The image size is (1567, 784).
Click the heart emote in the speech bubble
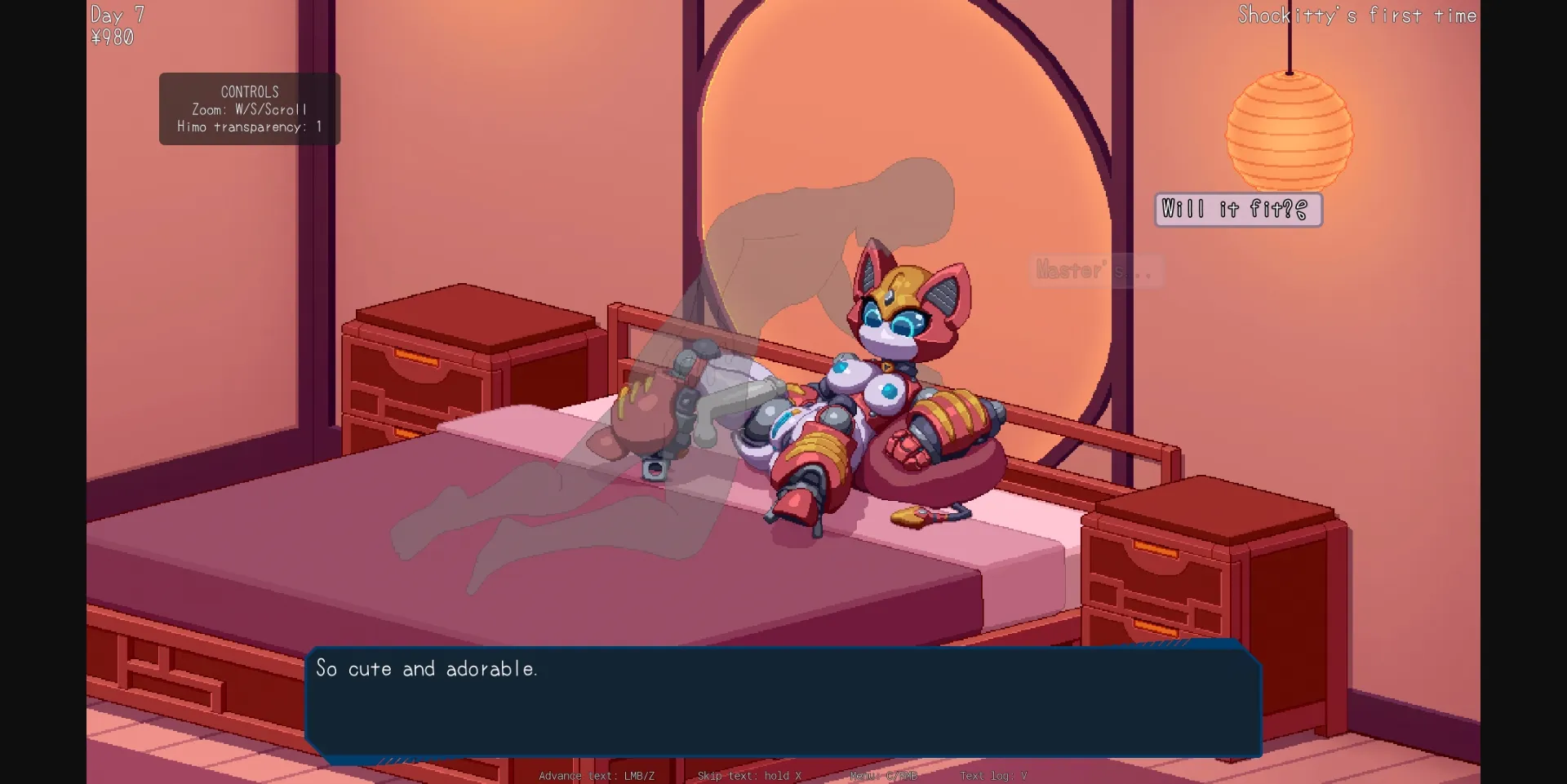pos(1302,209)
